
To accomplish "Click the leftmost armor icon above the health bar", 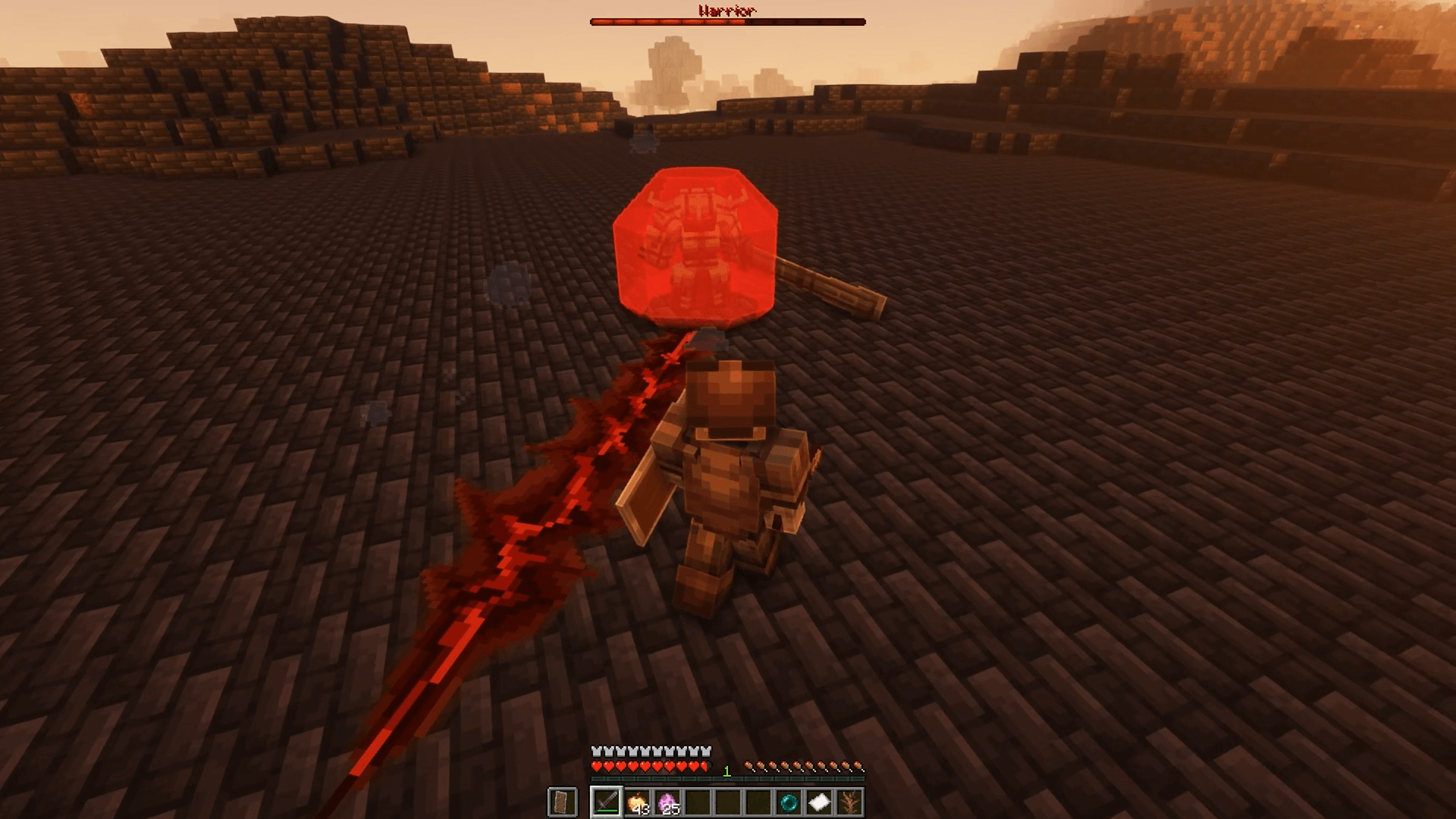I will click(x=596, y=752).
